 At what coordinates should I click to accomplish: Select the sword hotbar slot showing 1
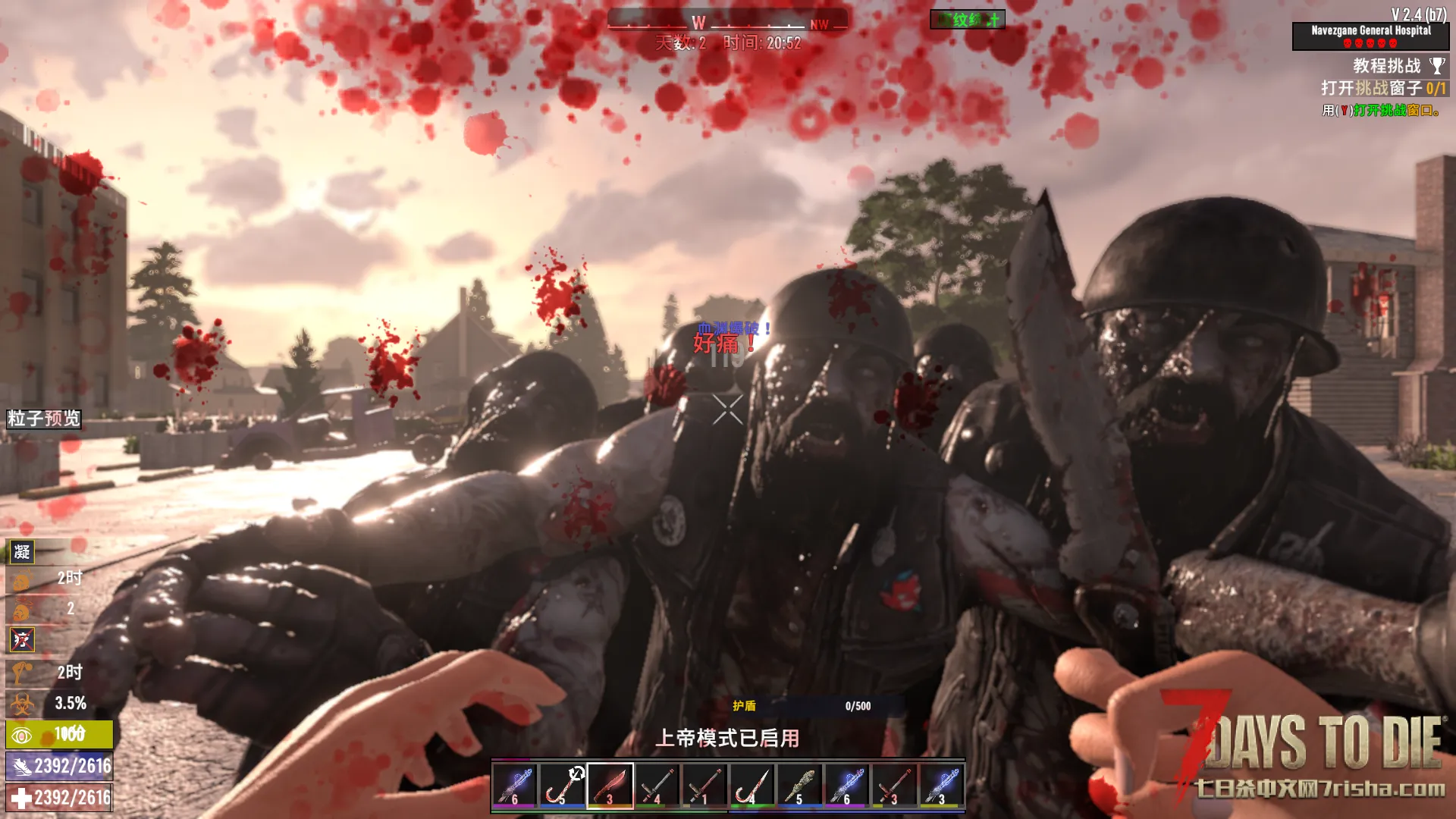[704, 786]
